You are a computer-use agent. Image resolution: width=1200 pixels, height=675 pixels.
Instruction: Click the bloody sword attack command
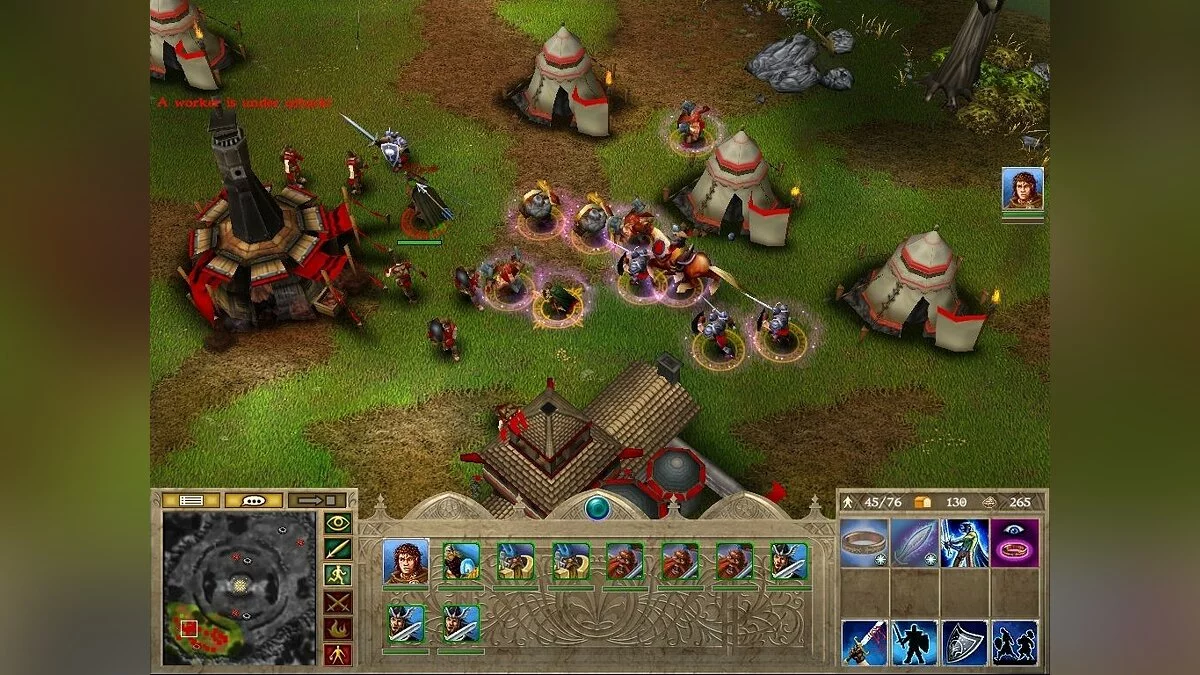(x=864, y=642)
